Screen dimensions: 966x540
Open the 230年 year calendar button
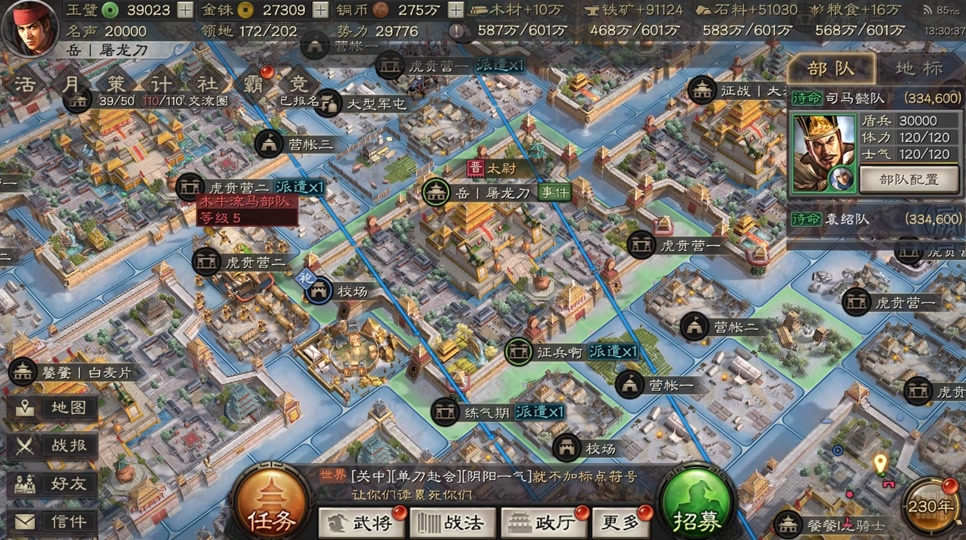click(x=932, y=506)
